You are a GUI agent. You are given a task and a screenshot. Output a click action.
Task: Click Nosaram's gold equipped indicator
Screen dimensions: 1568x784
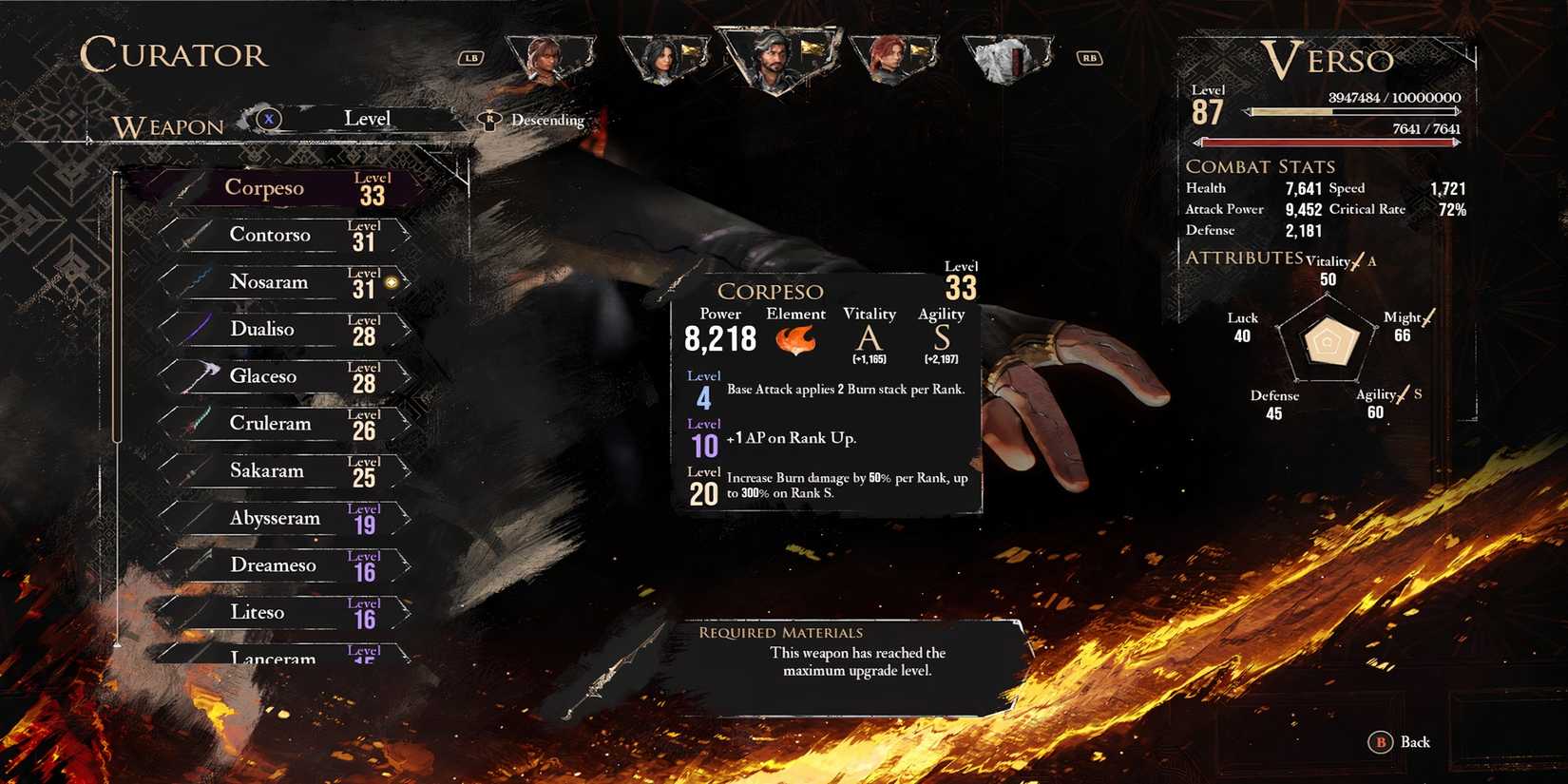[x=391, y=281]
